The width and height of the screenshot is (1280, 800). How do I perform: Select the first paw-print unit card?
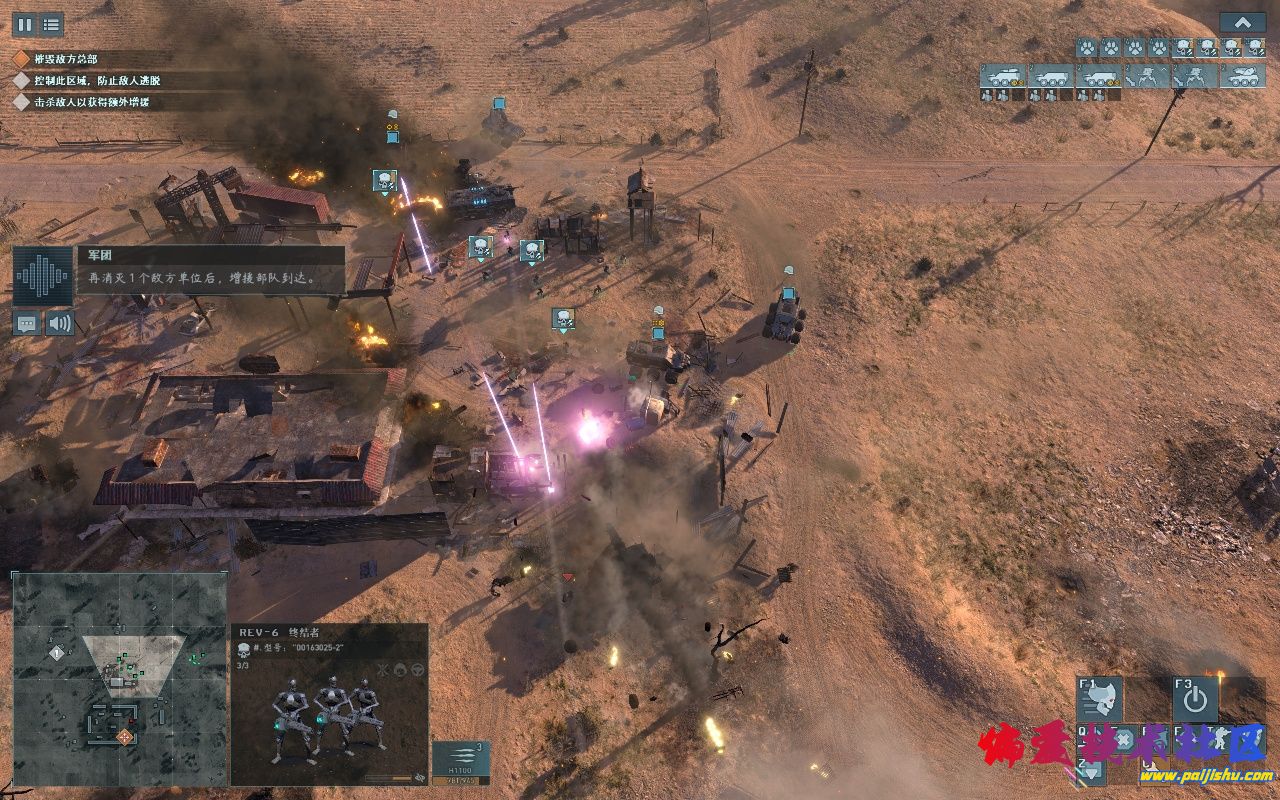(1086, 47)
